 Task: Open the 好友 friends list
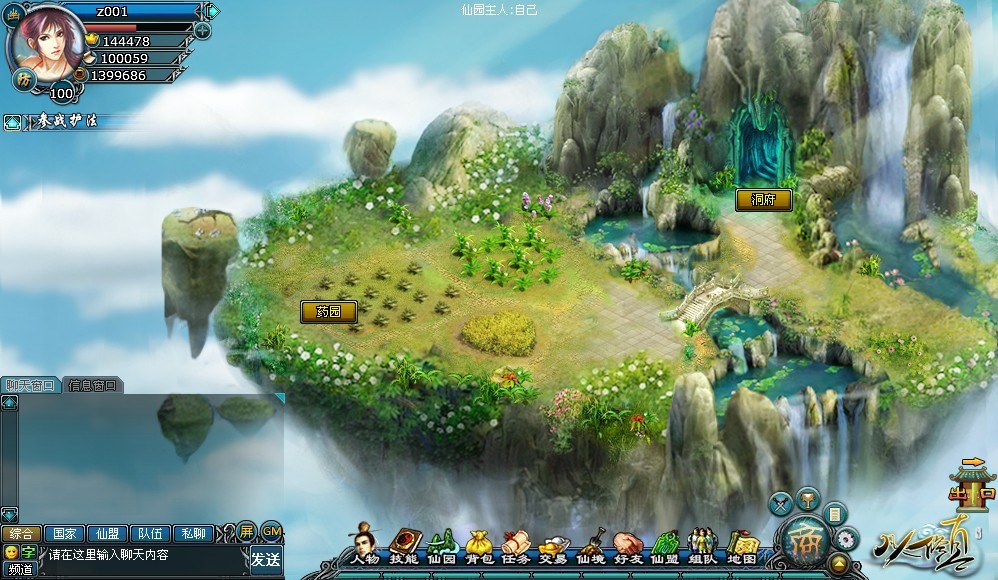pyautogui.click(x=627, y=545)
